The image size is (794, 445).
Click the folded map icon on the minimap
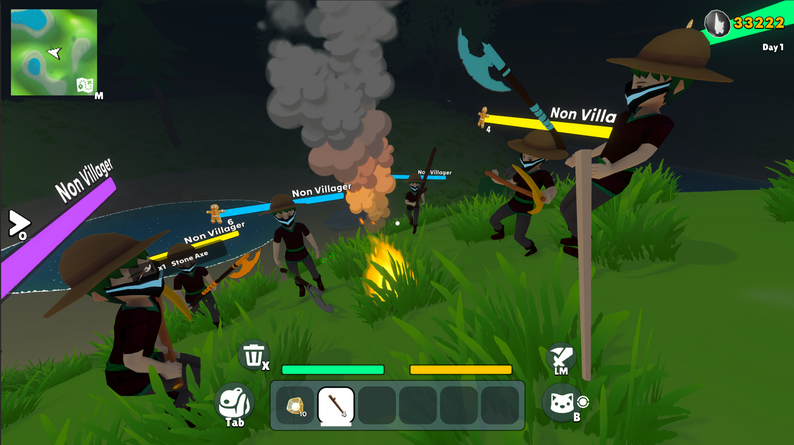(x=86, y=85)
